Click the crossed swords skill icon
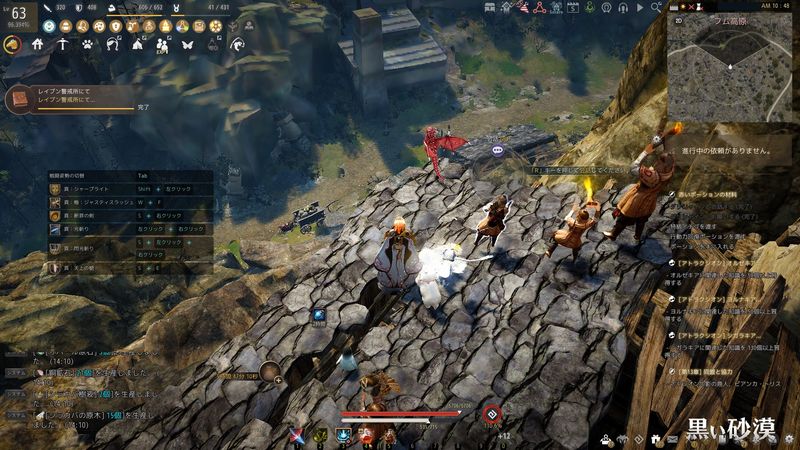The height and width of the screenshot is (450, 800). click(x=297, y=435)
